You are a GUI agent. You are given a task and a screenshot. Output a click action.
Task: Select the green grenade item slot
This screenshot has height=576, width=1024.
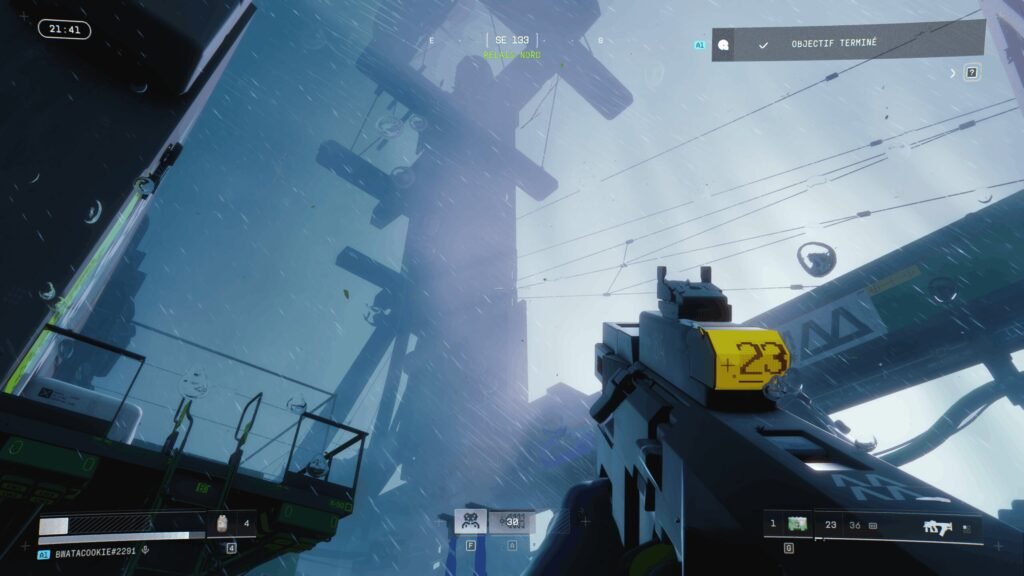[x=797, y=524]
